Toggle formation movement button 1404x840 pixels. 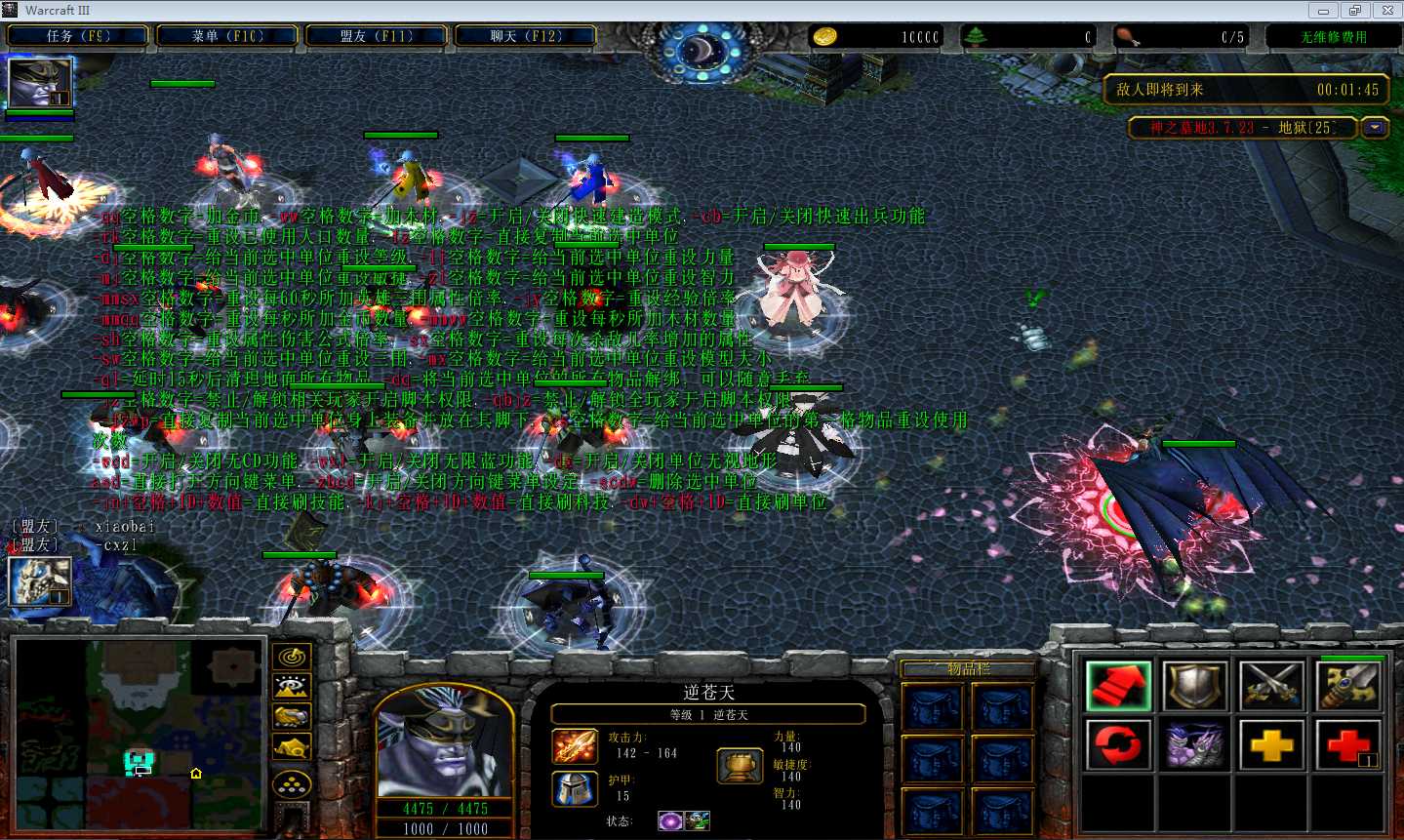point(292,783)
